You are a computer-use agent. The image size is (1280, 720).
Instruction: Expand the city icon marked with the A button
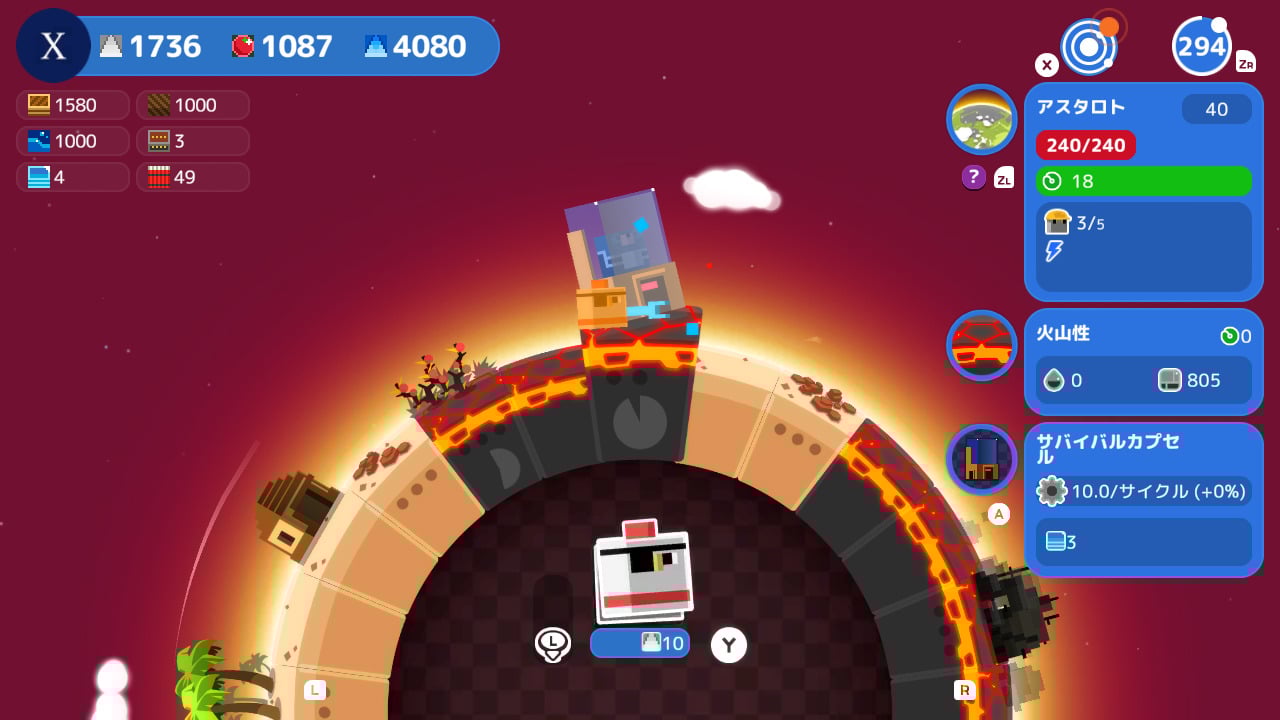click(981, 459)
